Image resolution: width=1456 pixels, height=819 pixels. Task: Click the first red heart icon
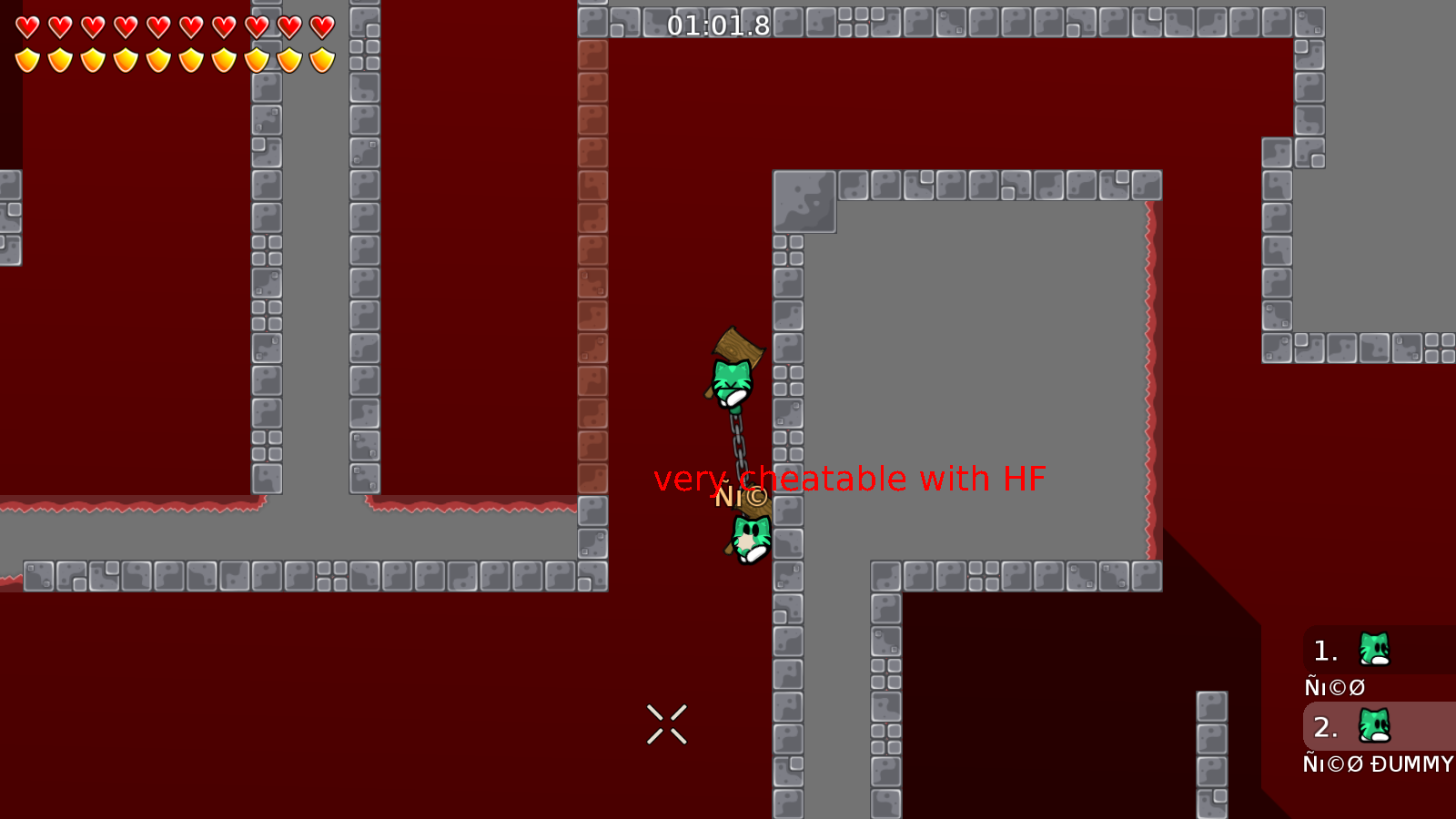[x=27, y=25]
